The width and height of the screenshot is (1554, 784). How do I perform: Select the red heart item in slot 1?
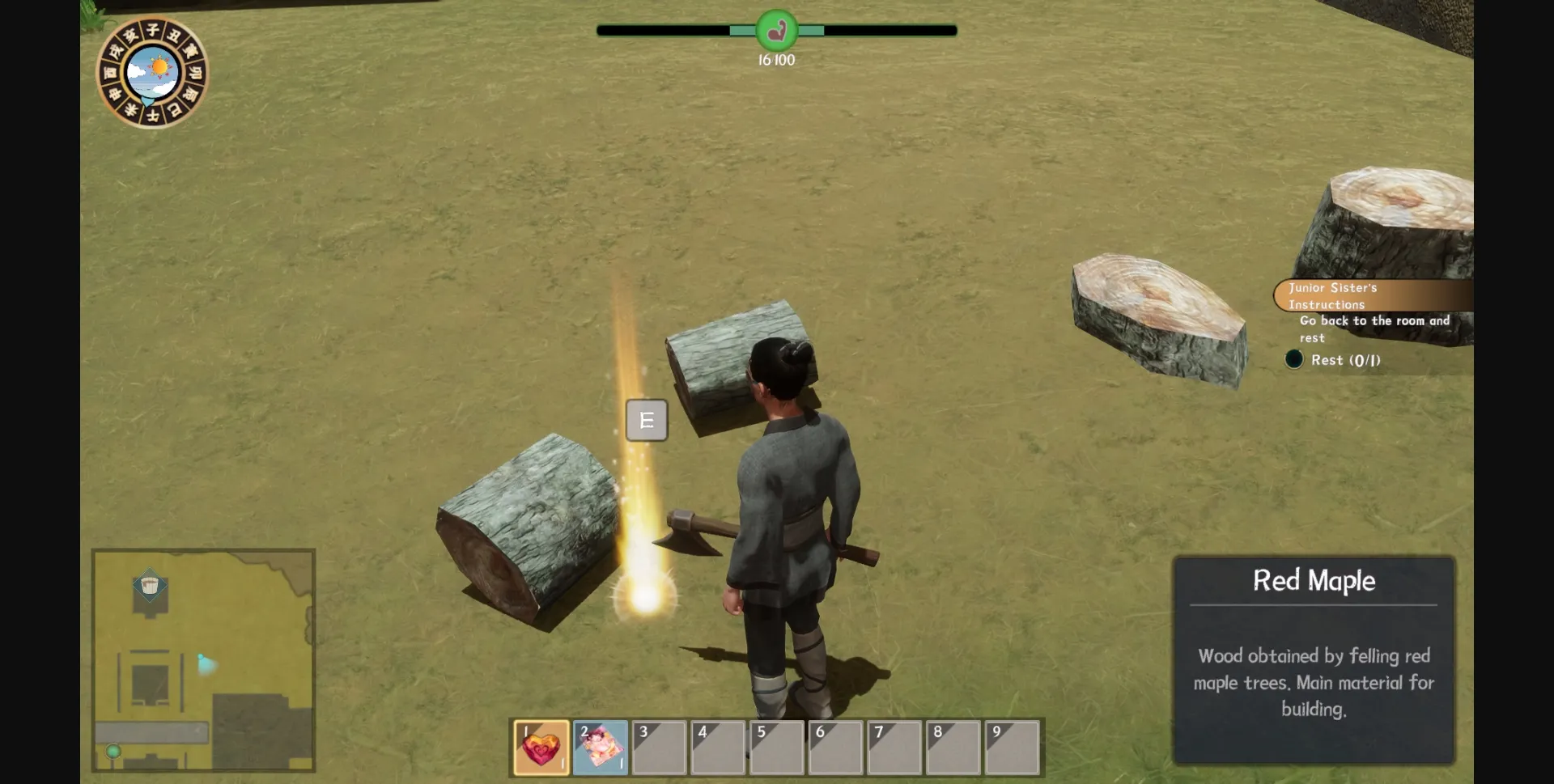click(x=541, y=747)
